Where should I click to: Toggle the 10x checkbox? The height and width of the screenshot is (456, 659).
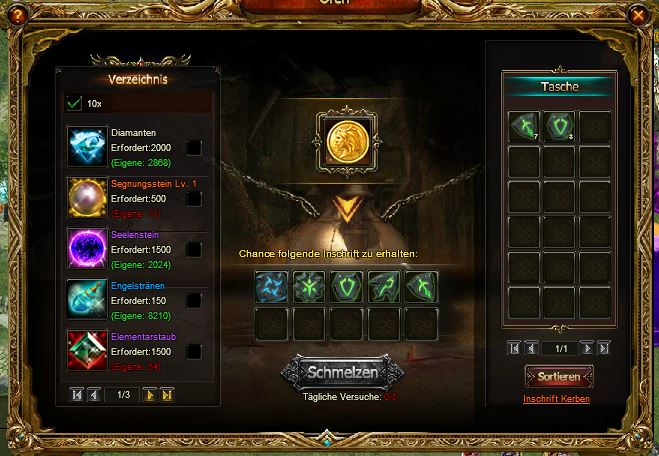coord(74,103)
